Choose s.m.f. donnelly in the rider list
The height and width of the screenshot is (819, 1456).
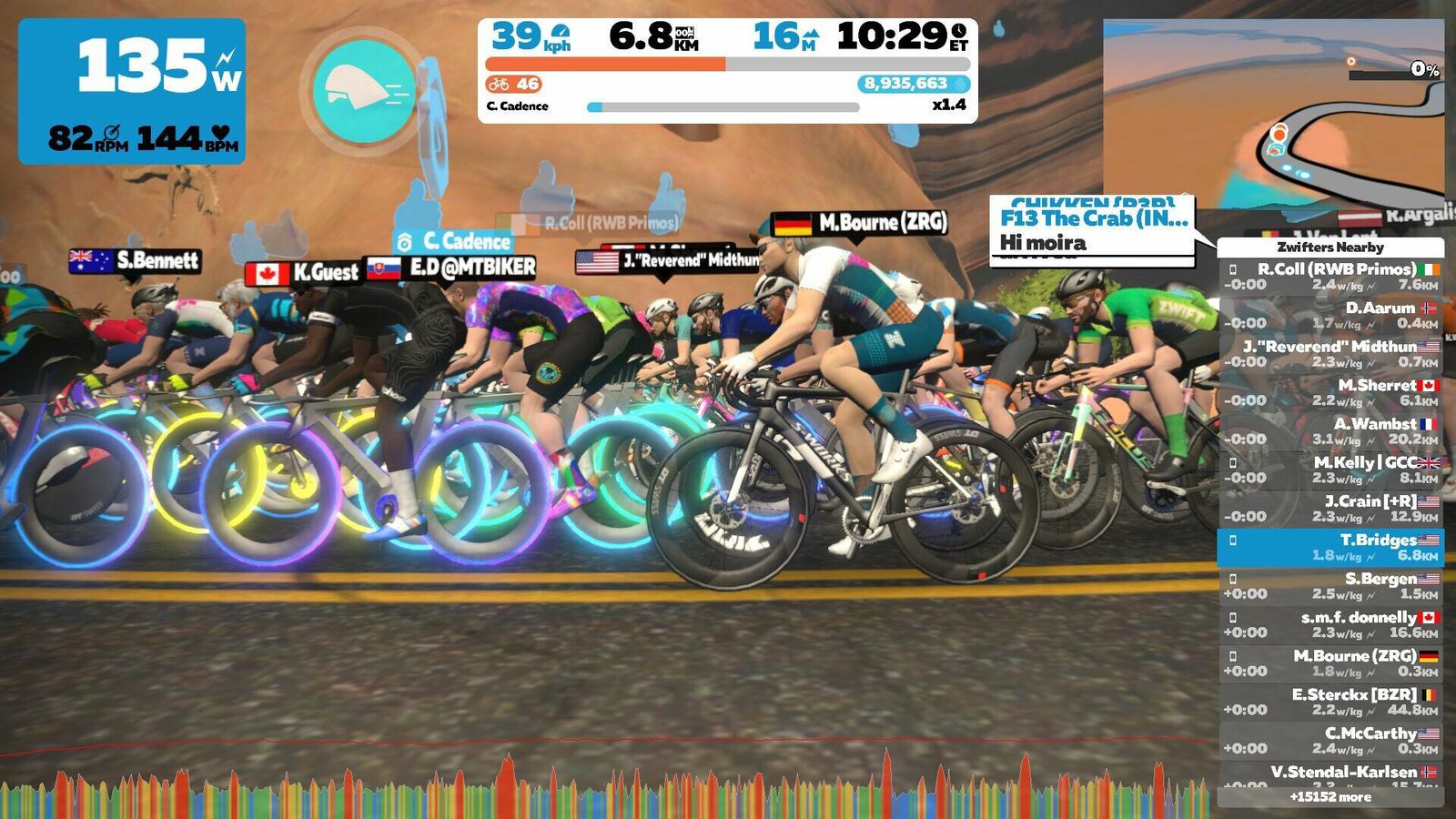pos(1330,624)
